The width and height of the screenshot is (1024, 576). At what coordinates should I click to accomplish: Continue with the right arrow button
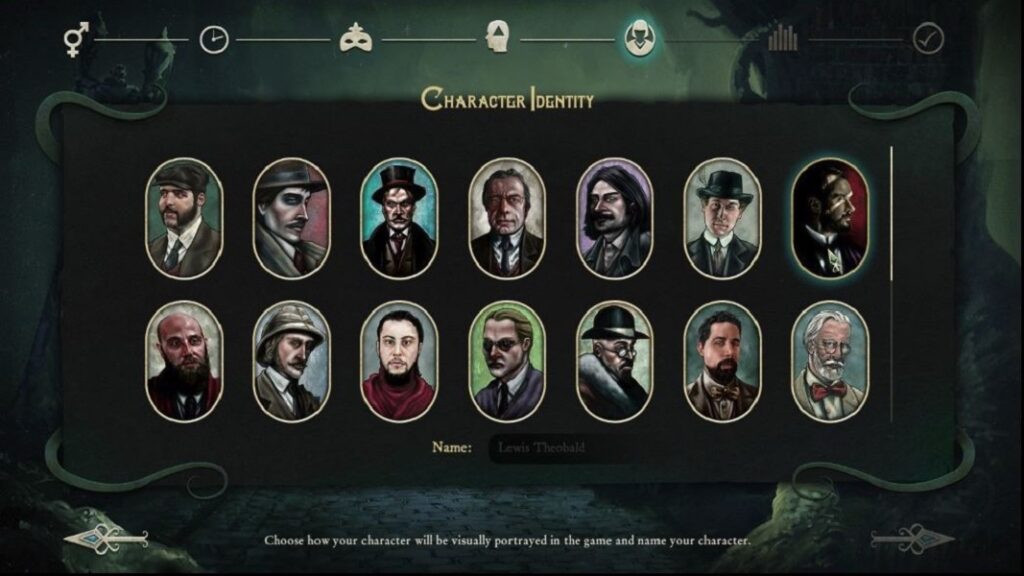tap(912, 538)
